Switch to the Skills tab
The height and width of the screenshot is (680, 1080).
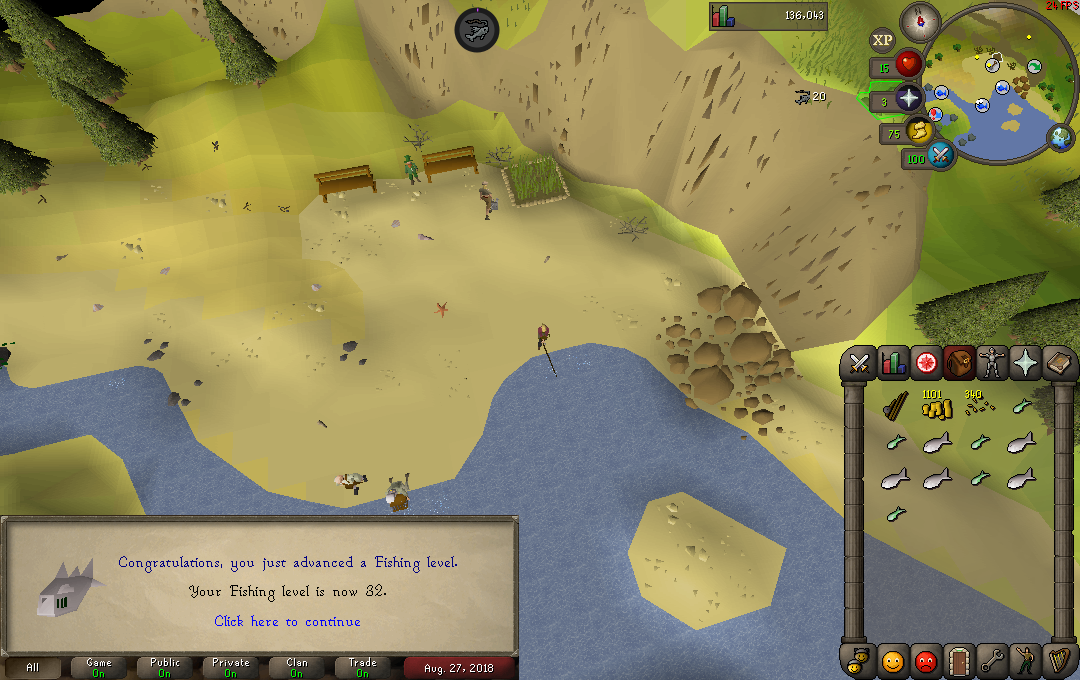(x=892, y=364)
